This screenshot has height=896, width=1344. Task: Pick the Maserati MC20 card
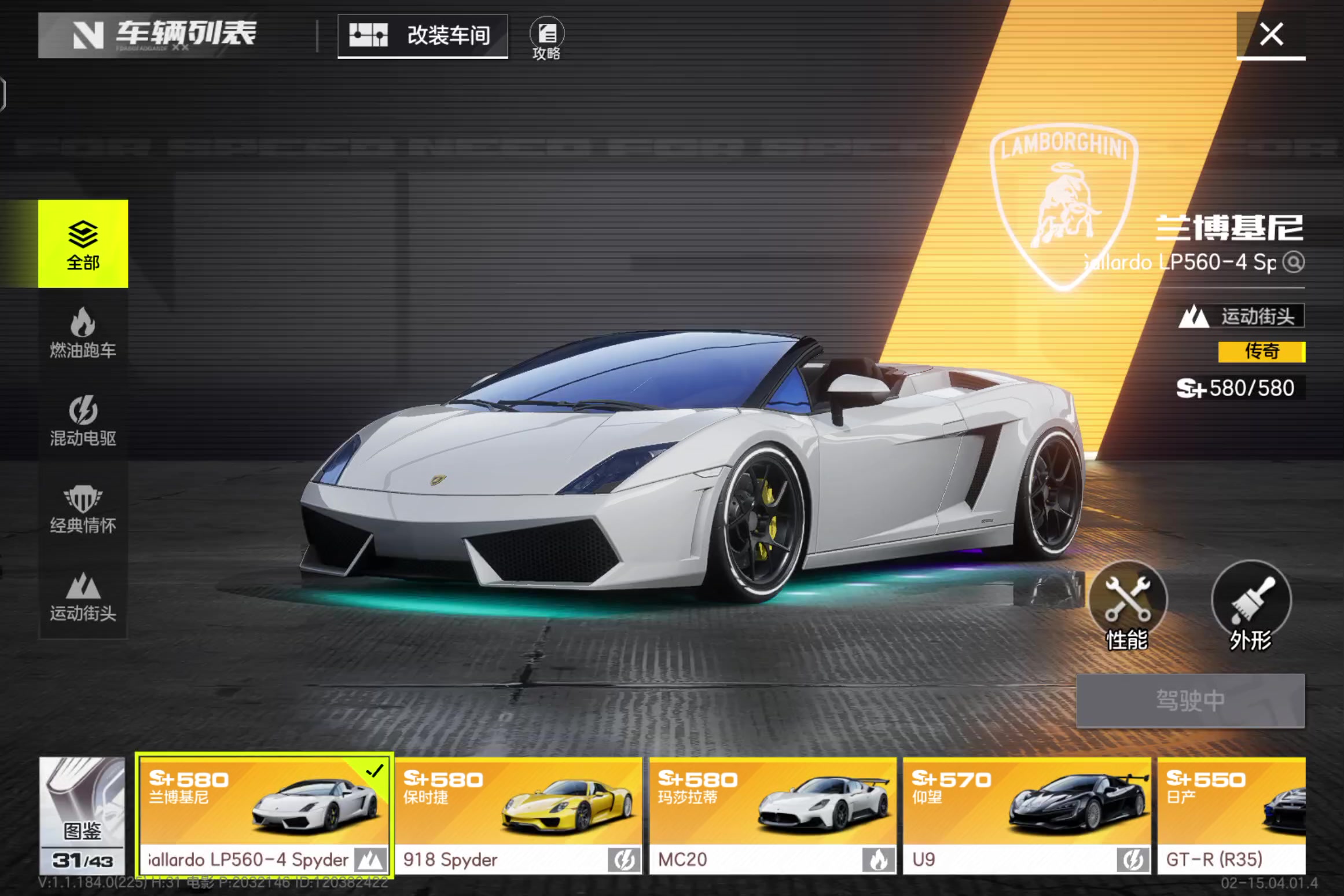[x=773, y=815]
